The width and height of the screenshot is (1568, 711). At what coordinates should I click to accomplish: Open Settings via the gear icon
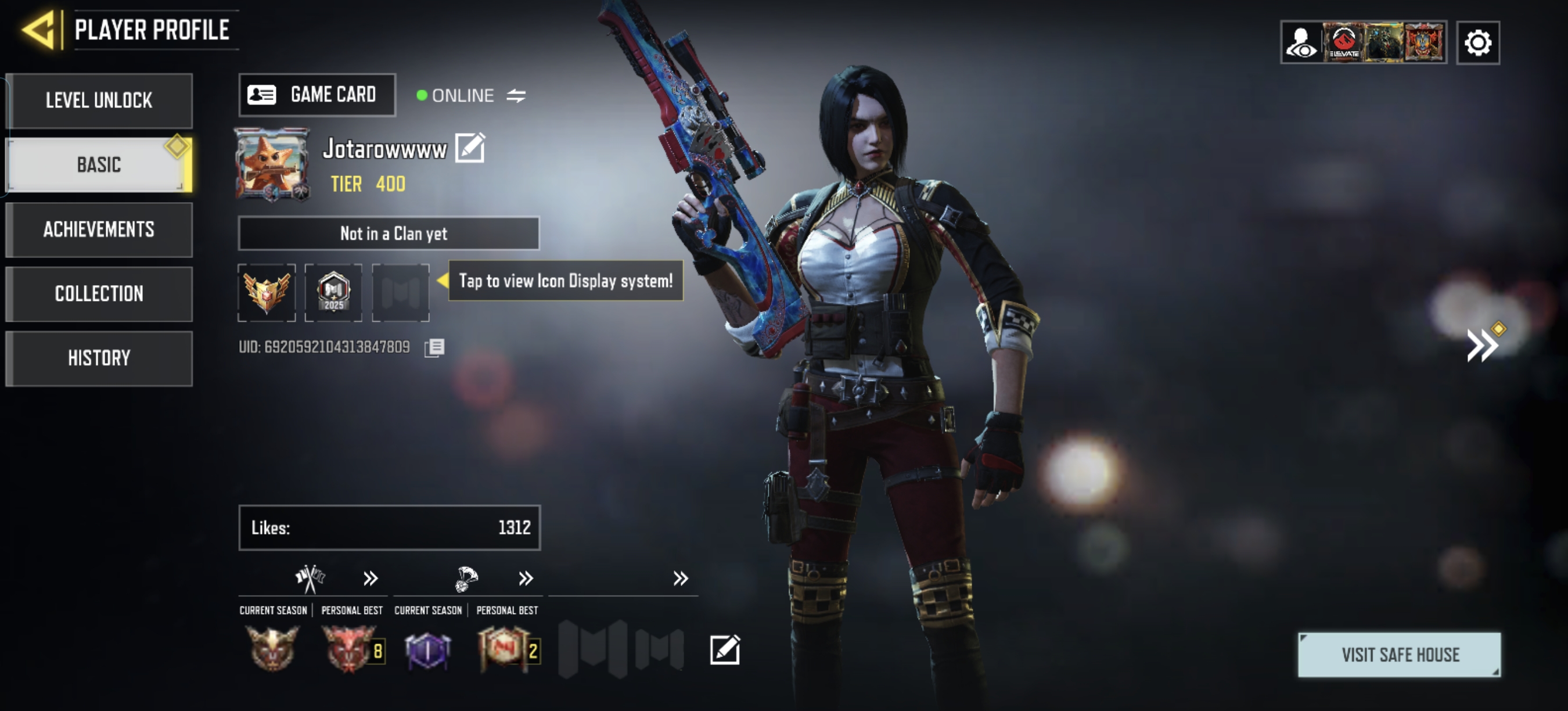coord(1478,41)
